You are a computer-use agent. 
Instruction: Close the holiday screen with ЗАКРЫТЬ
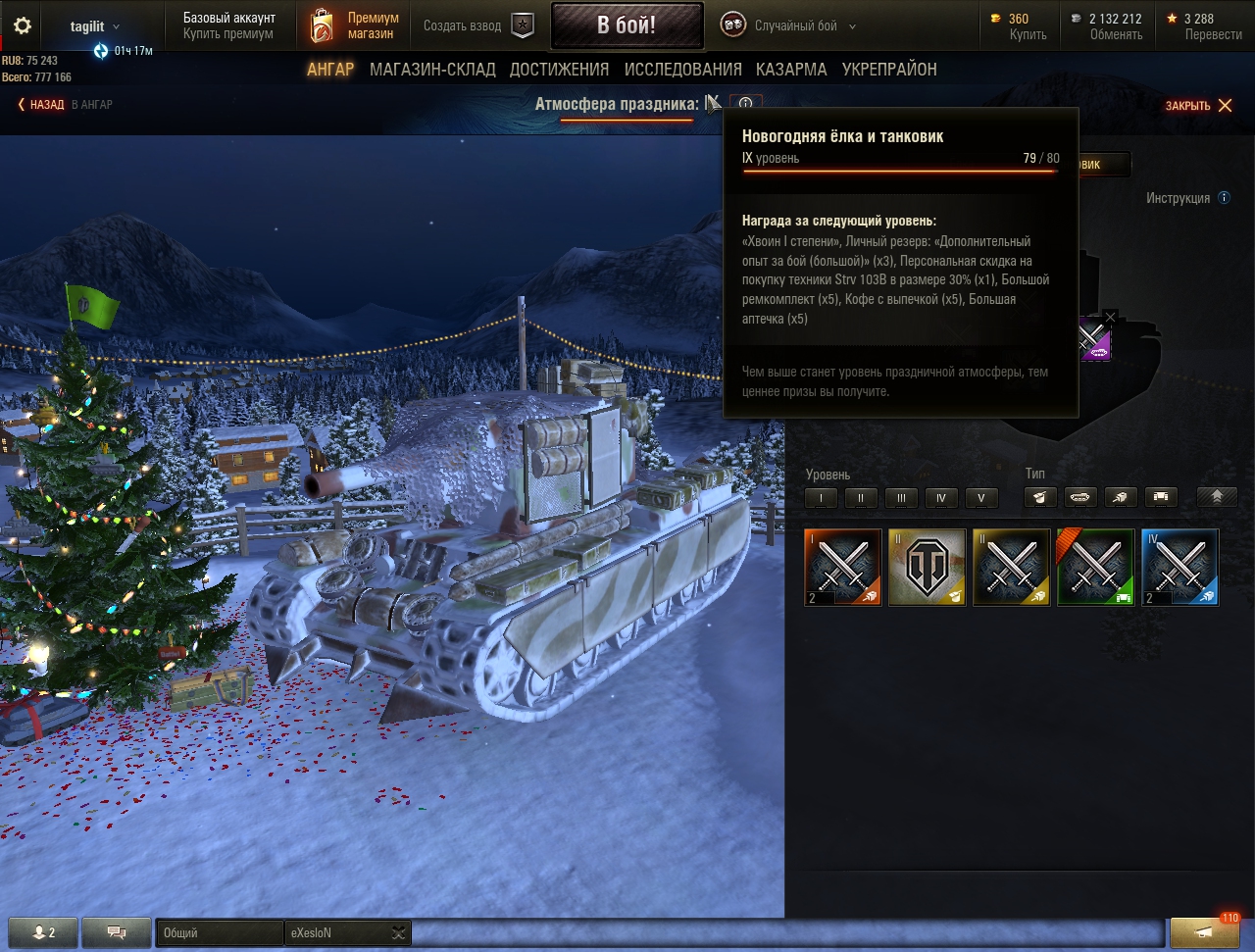point(1198,106)
